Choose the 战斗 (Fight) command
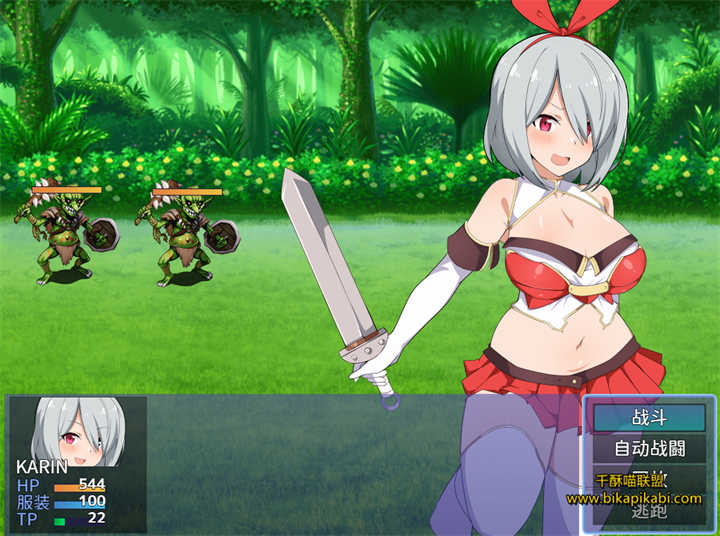The image size is (720, 536). click(x=648, y=417)
